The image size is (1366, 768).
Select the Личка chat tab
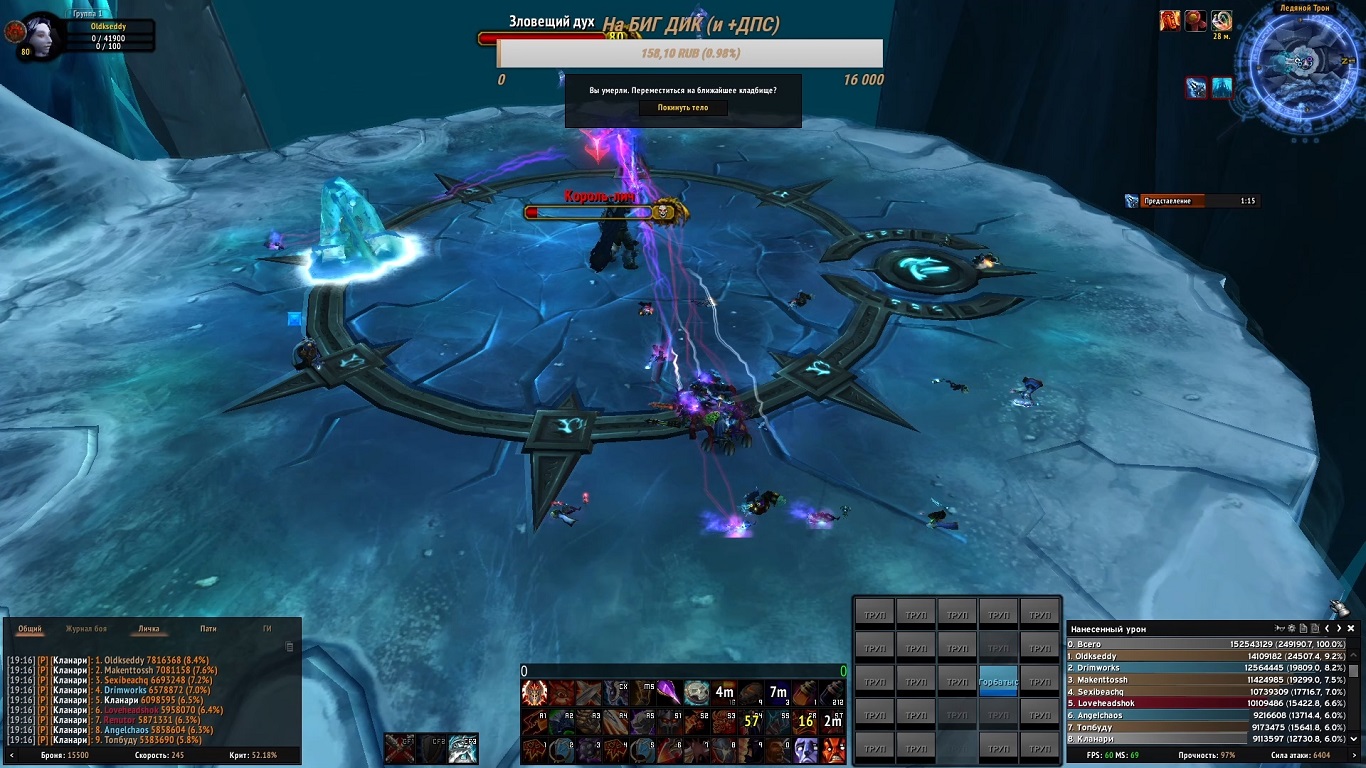[148, 629]
